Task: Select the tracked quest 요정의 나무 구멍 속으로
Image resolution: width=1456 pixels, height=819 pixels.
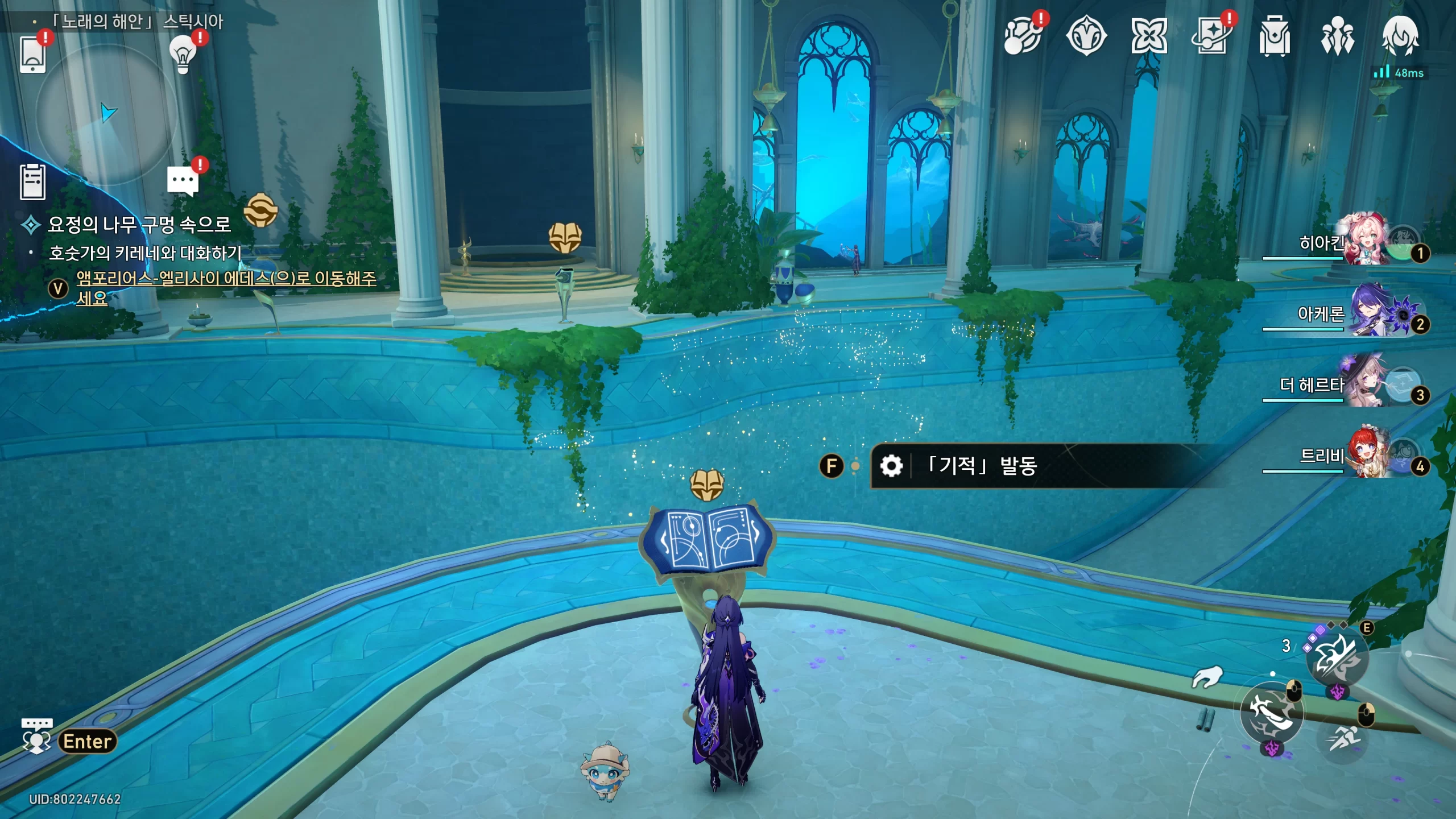Action: click(139, 225)
